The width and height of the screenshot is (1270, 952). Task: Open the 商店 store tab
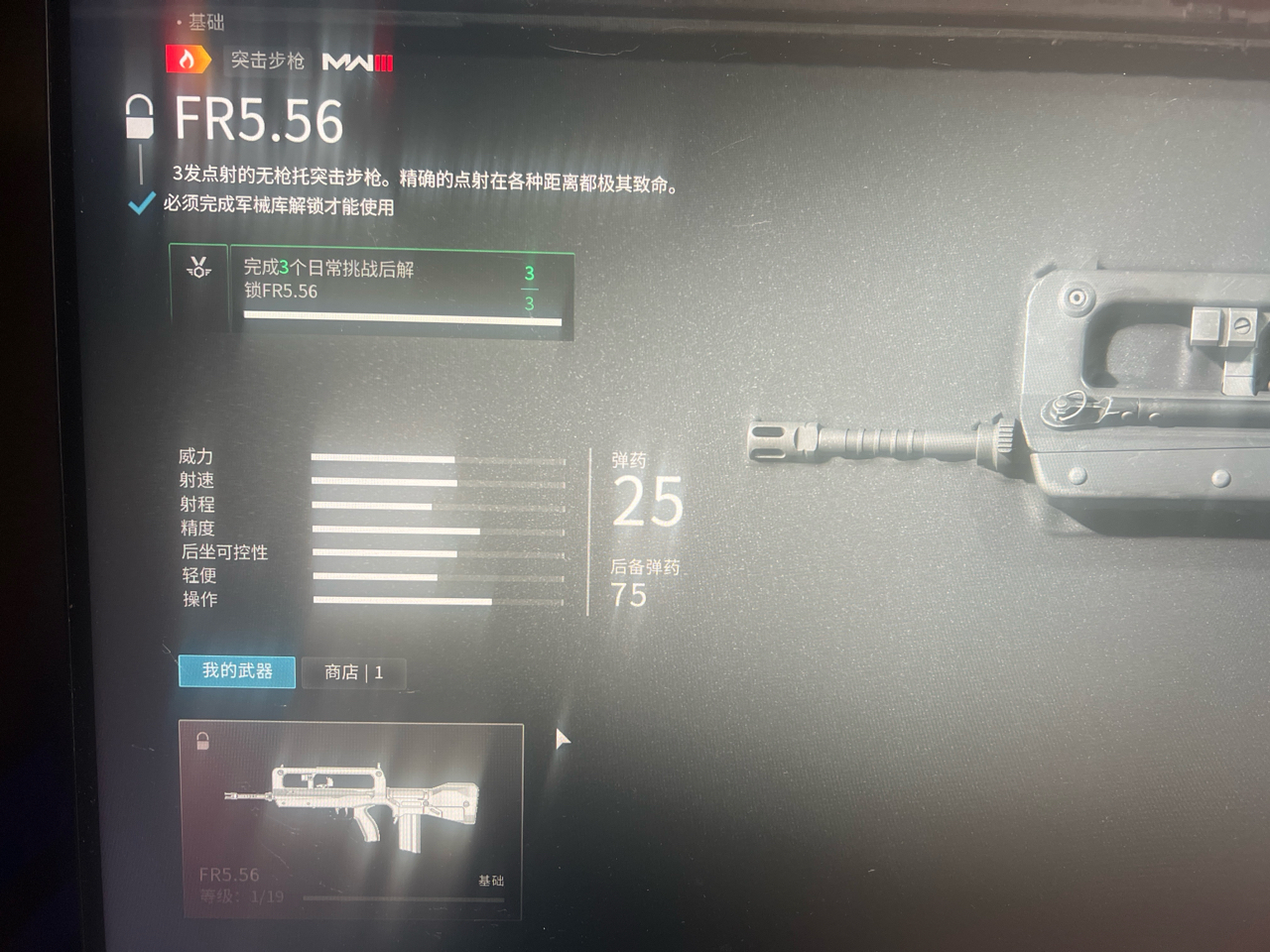354,672
